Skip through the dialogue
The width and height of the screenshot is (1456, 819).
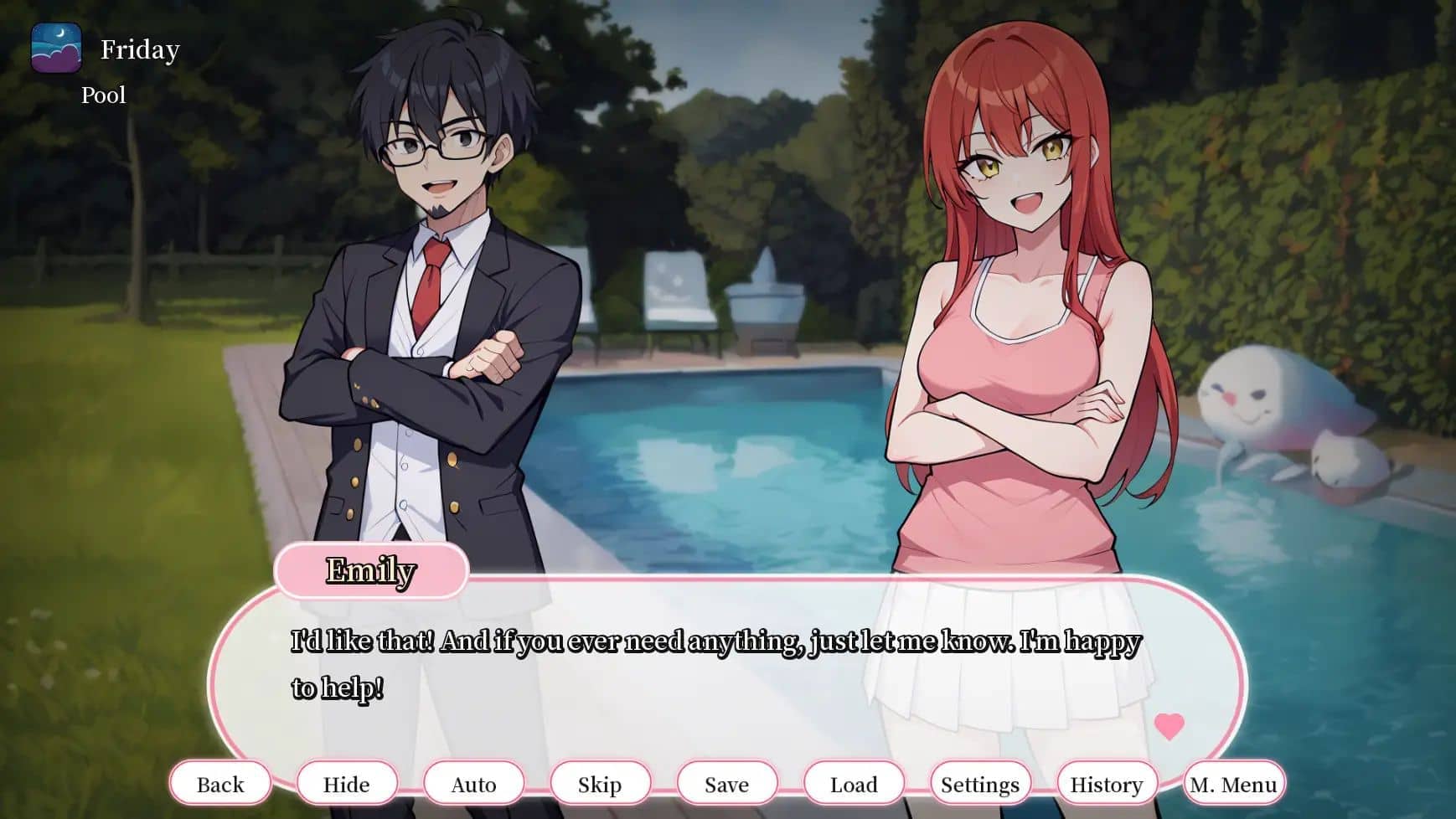point(600,784)
